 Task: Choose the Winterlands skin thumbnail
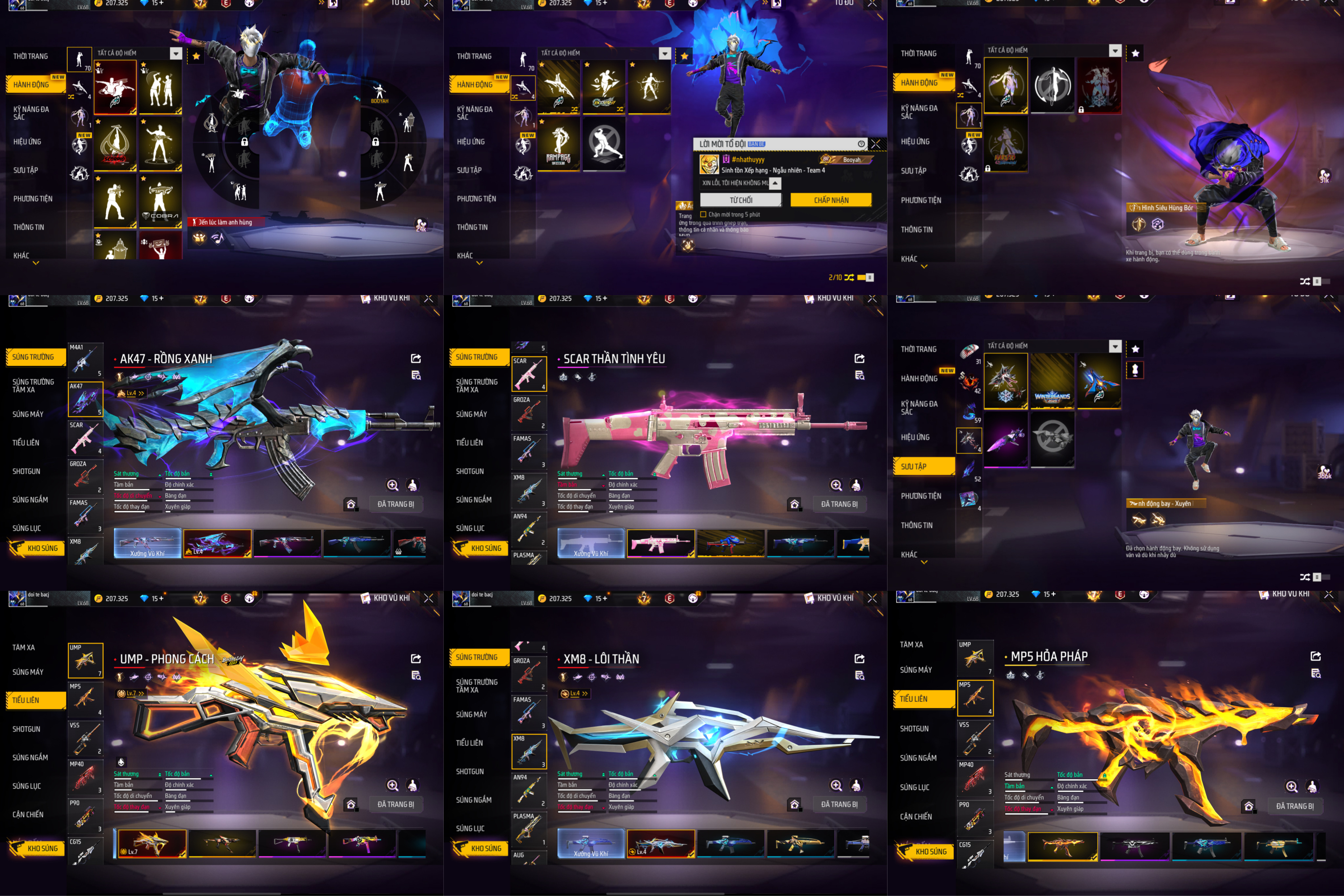(1052, 381)
